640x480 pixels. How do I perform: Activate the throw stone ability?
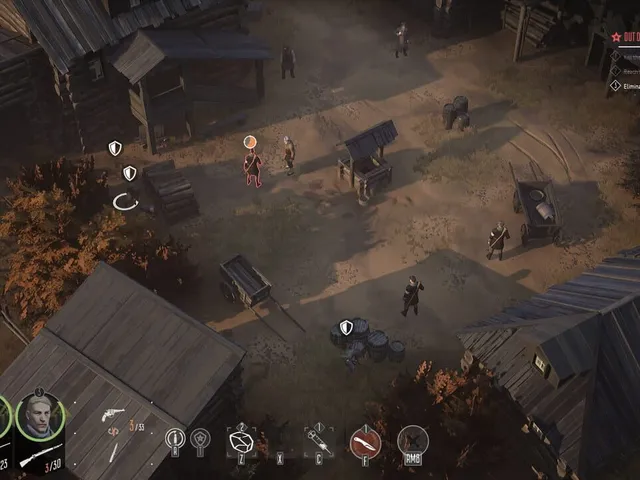242,441
